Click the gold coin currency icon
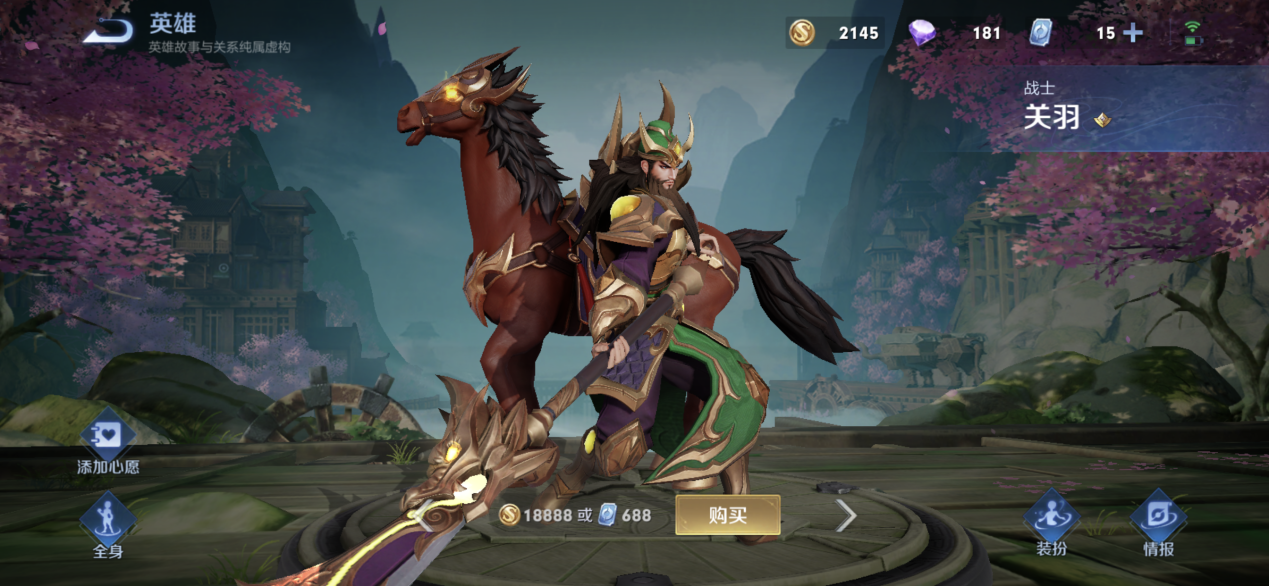The image size is (1269, 586). 802,33
